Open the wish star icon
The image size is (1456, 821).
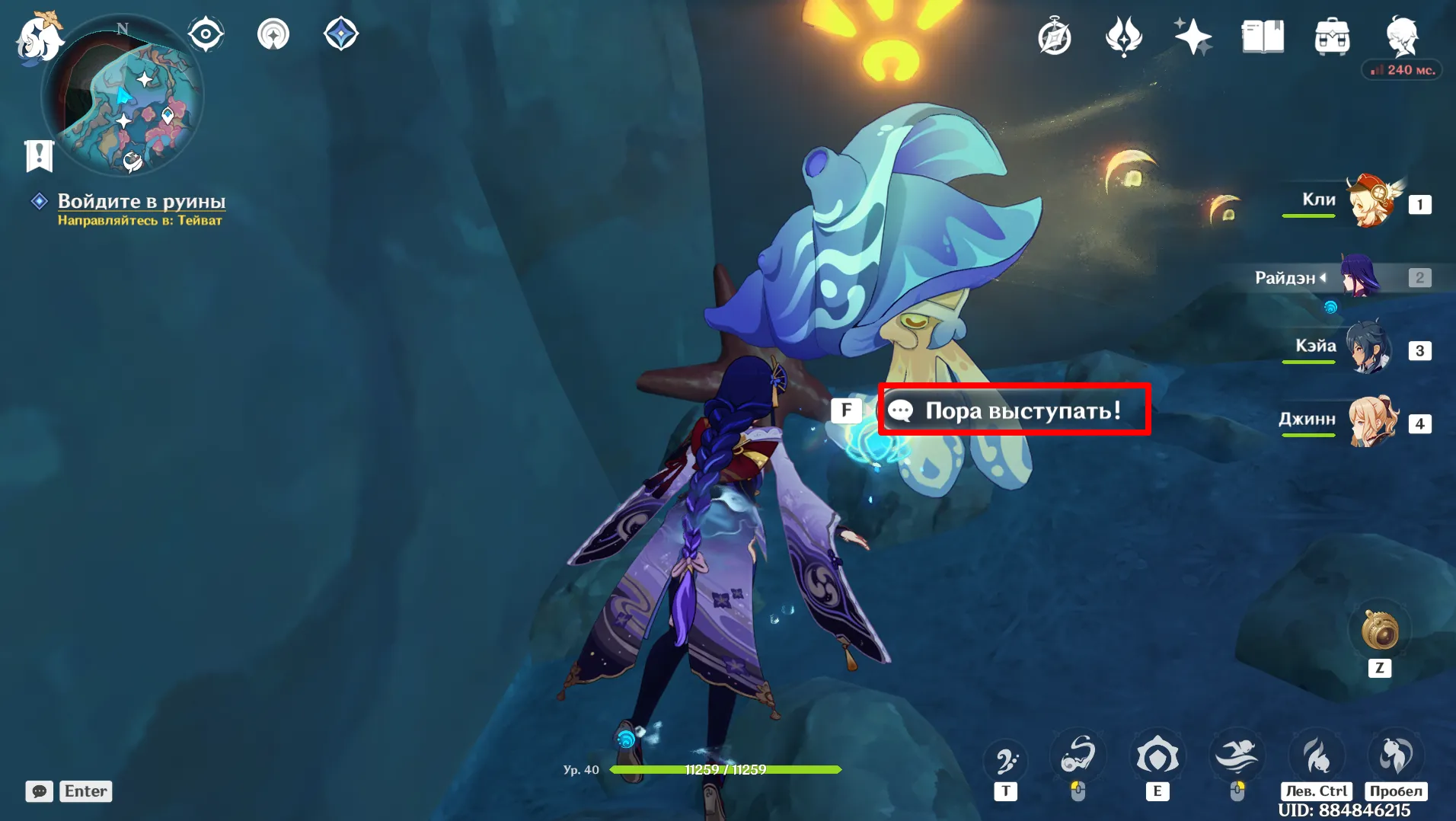coord(1193,37)
